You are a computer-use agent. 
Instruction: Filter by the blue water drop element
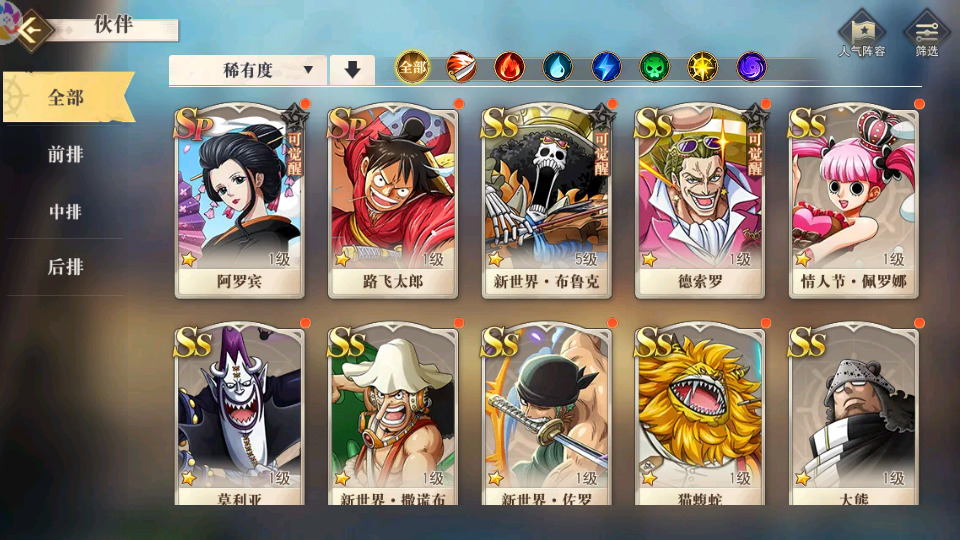(x=557, y=67)
